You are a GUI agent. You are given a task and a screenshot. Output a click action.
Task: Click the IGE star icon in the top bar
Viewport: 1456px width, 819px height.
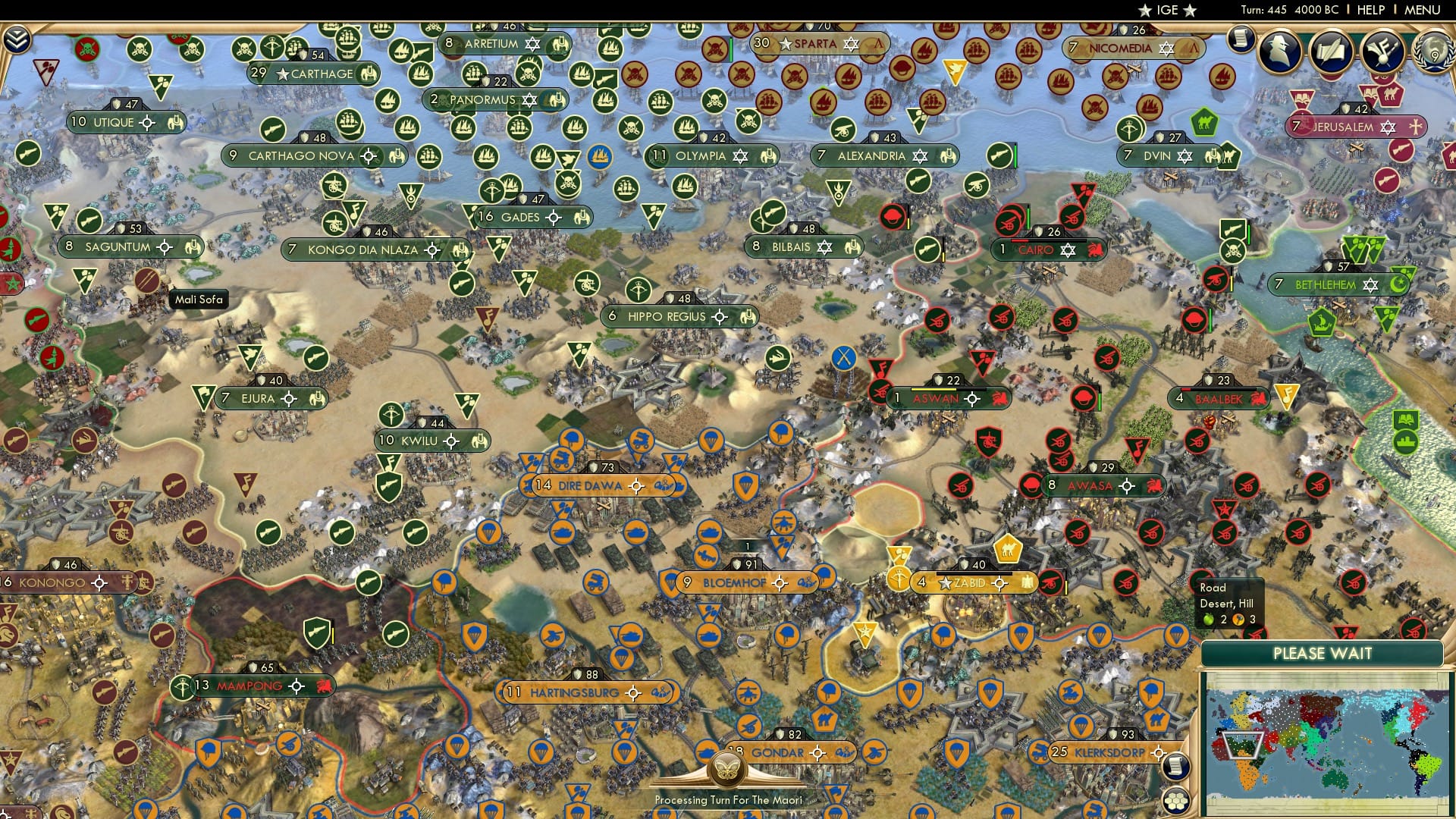[x=1144, y=11]
